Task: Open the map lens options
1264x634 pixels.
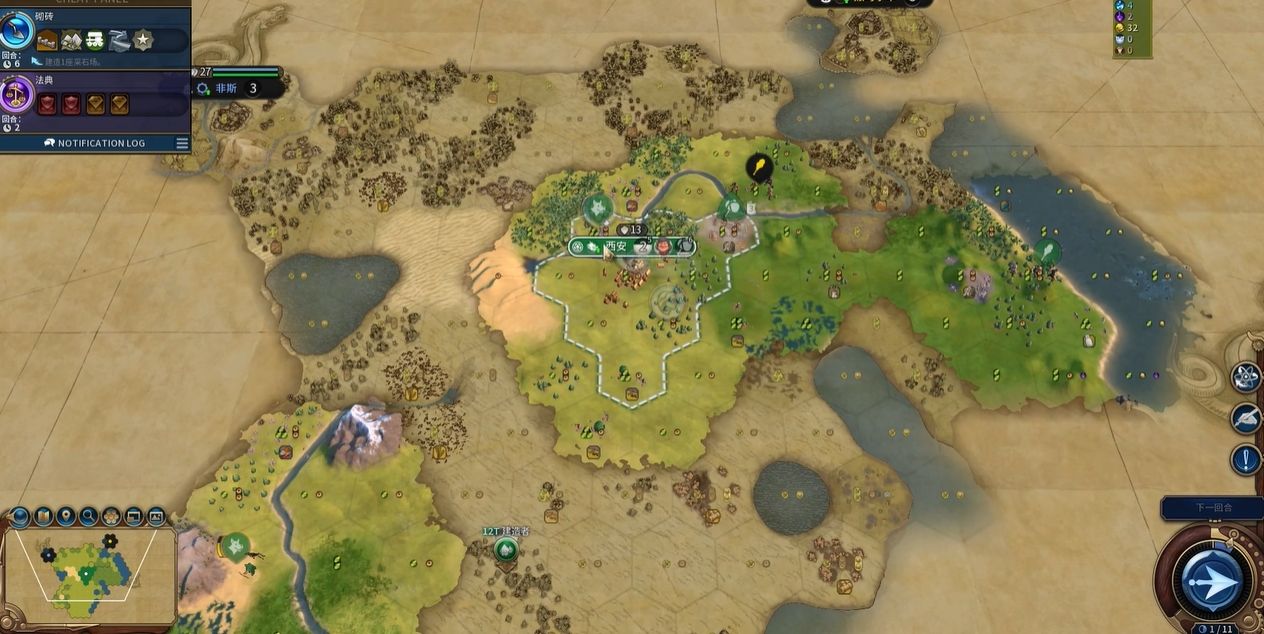Action: [43, 517]
